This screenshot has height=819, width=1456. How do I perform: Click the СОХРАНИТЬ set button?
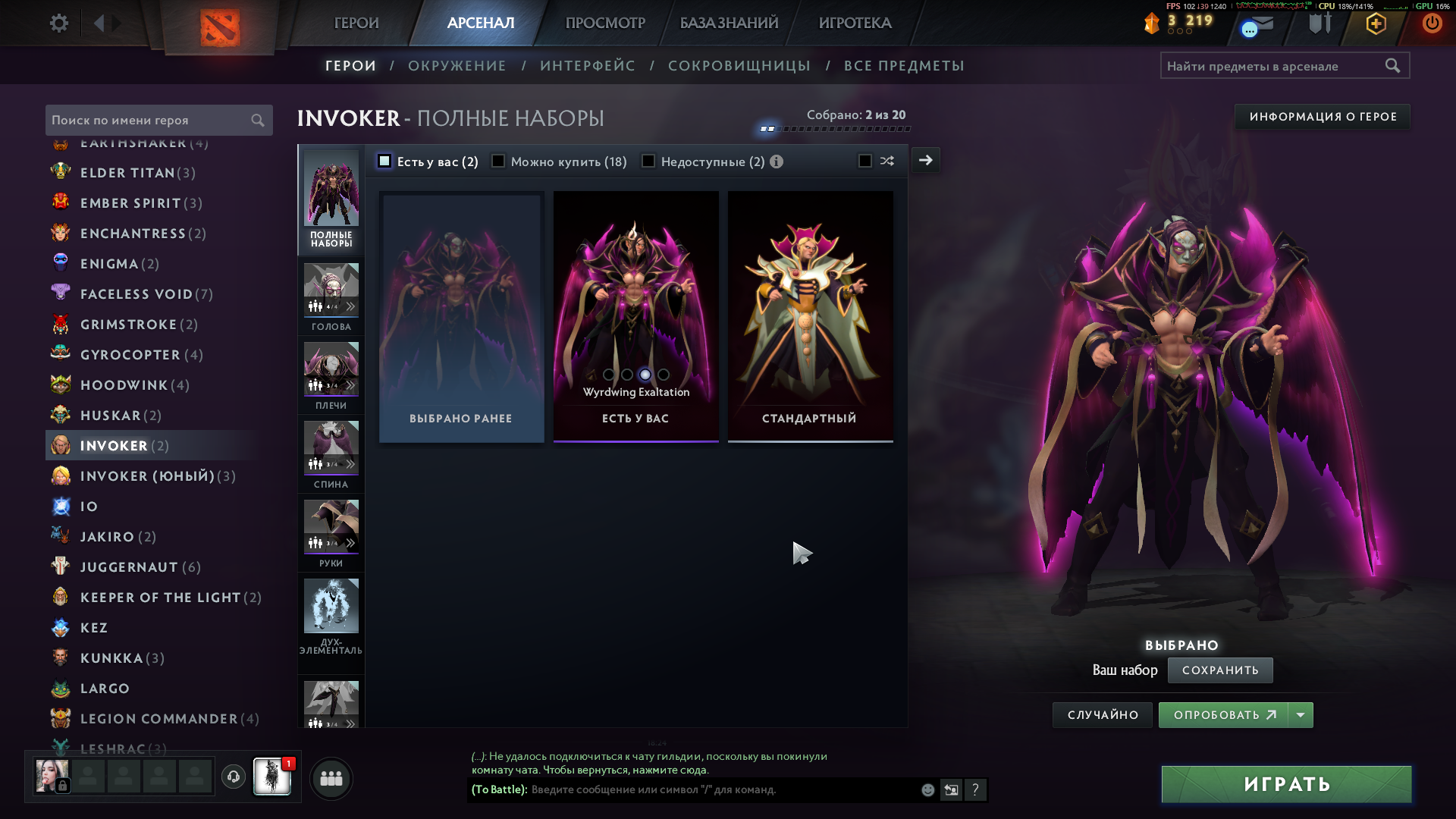click(1219, 670)
